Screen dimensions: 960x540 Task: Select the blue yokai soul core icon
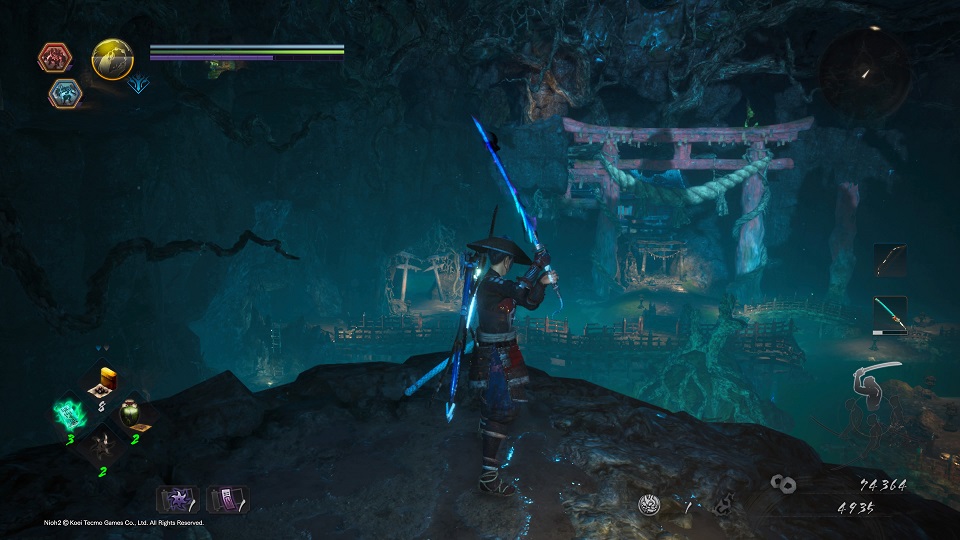(x=65, y=93)
